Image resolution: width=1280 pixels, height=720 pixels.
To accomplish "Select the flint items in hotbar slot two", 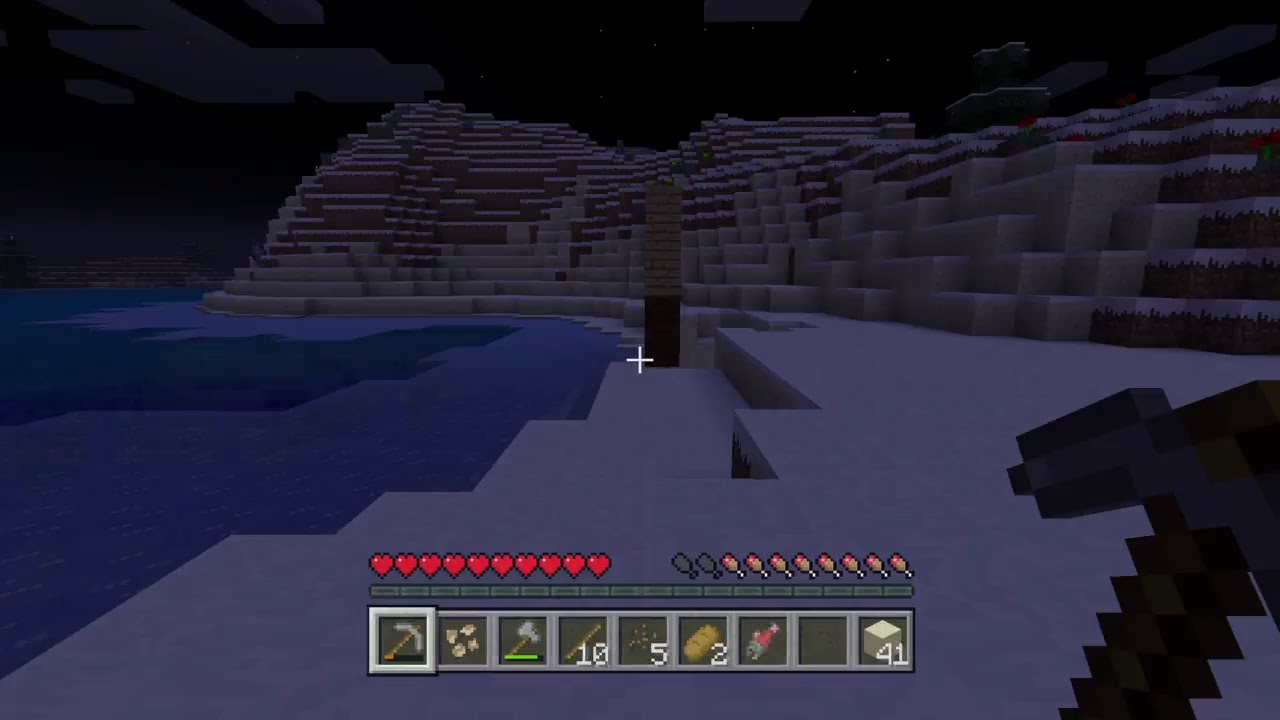I will [461, 640].
